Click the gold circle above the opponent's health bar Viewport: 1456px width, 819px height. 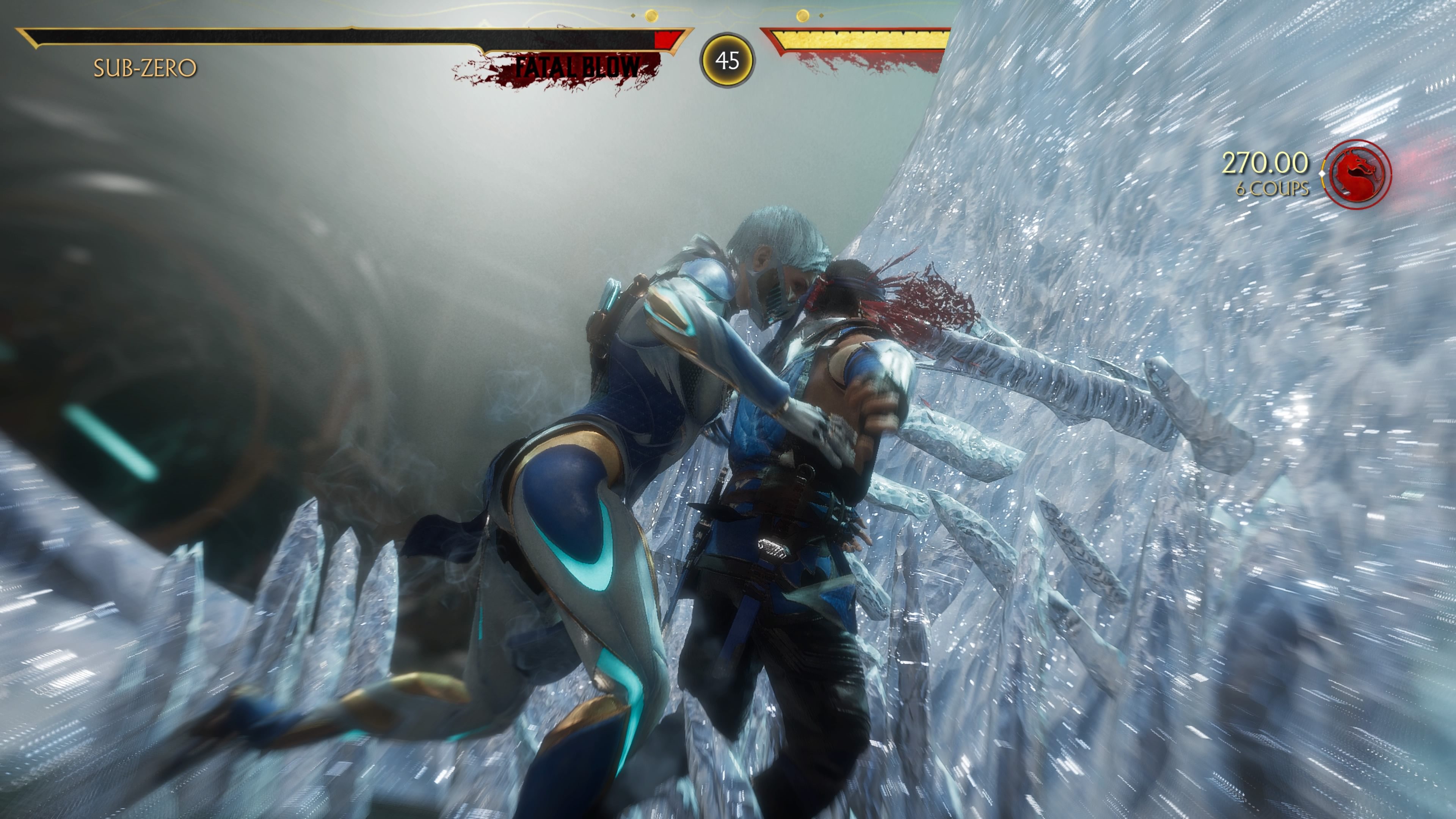pos(803,16)
